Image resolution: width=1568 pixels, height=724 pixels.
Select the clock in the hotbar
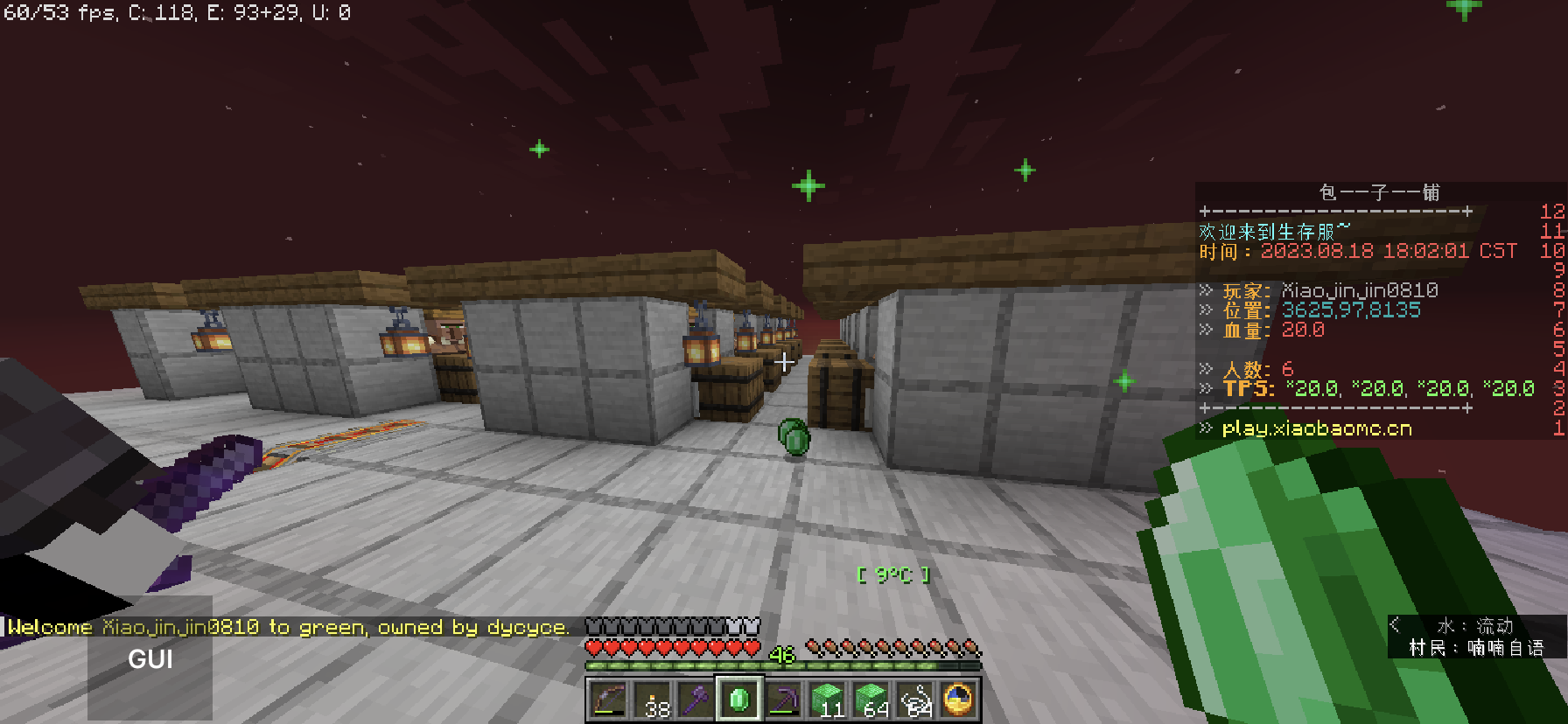[x=958, y=700]
